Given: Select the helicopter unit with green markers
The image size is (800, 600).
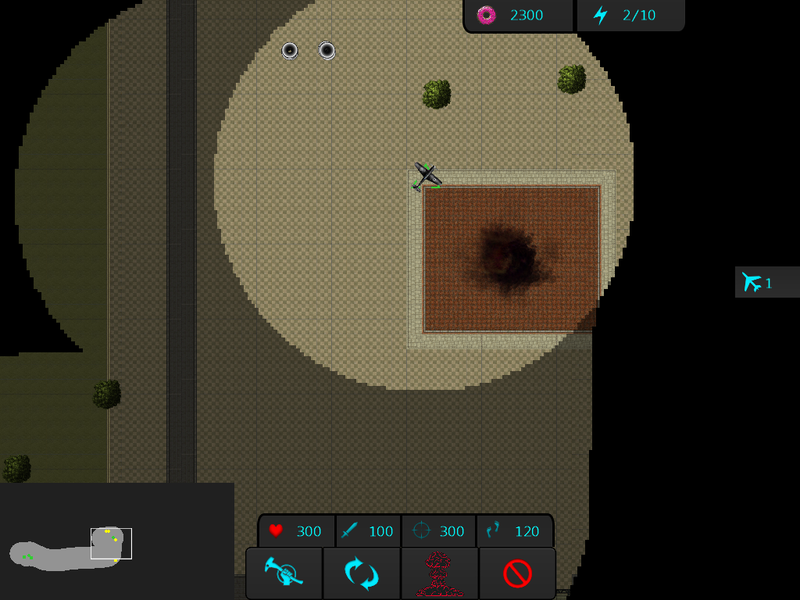Looking at the screenshot, I should 427,176.
